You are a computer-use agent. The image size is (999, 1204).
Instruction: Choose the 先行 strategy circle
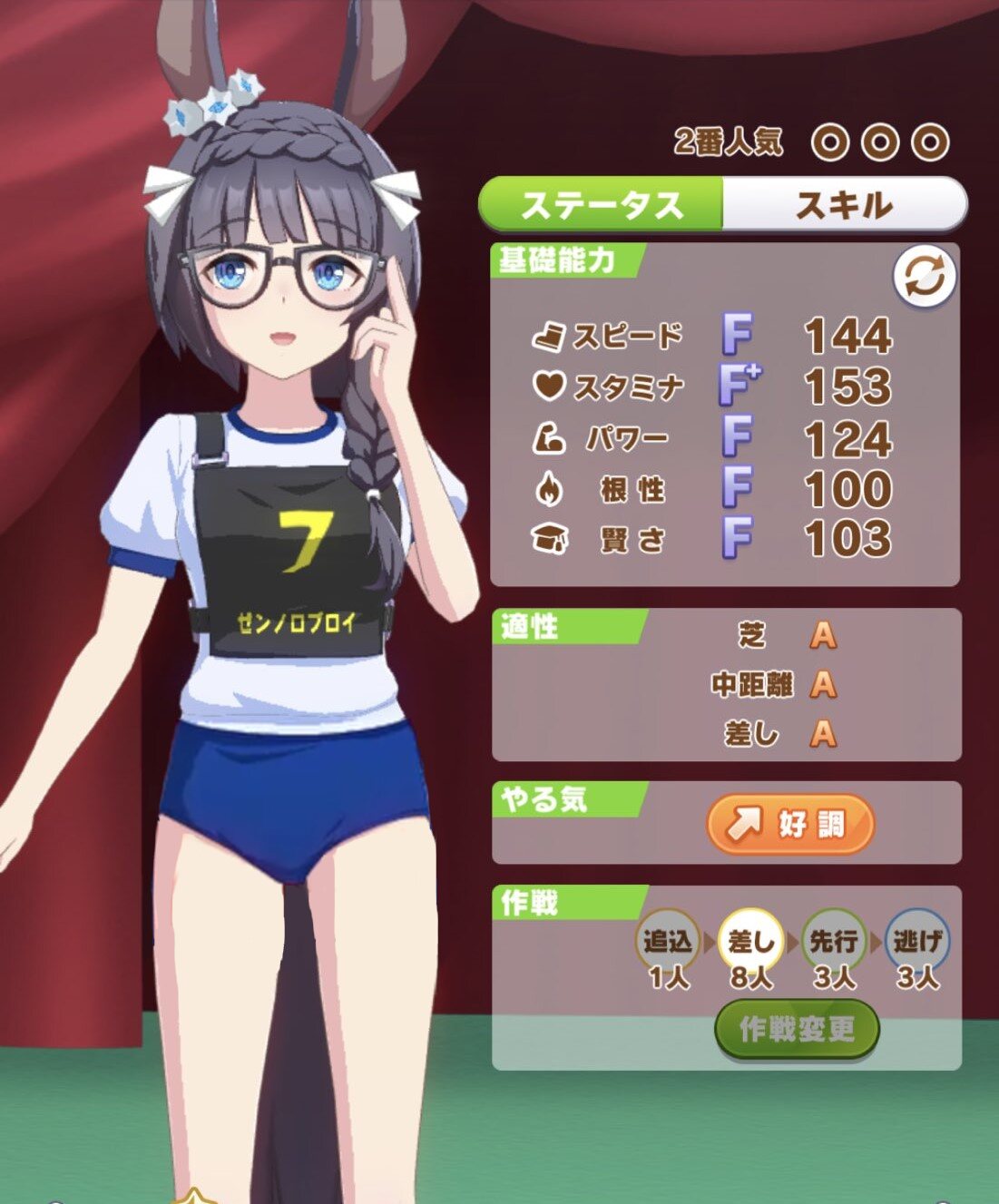[834, 942]
